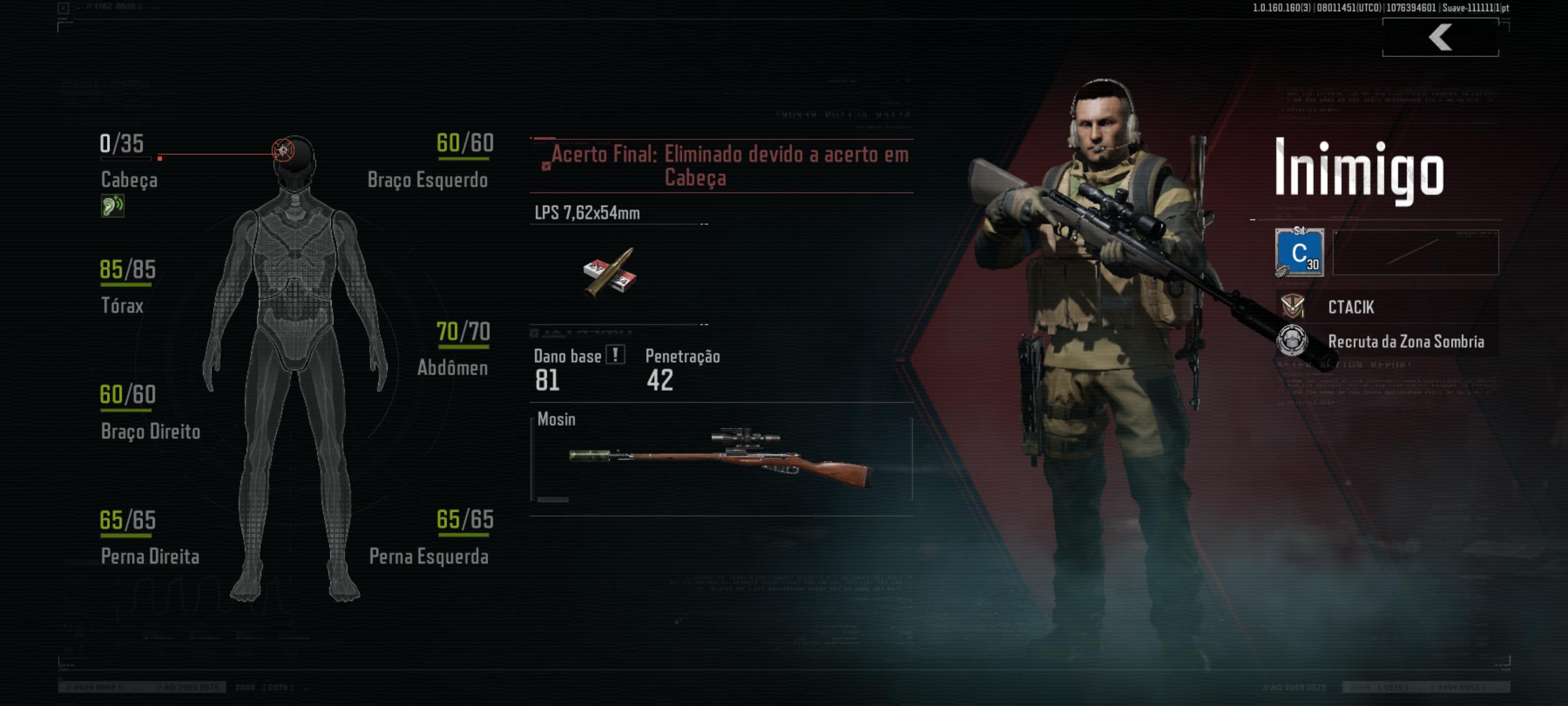Inspect the Mosin rifle thumbnail
Viewport: 1568px width, 706px height.
721,458
